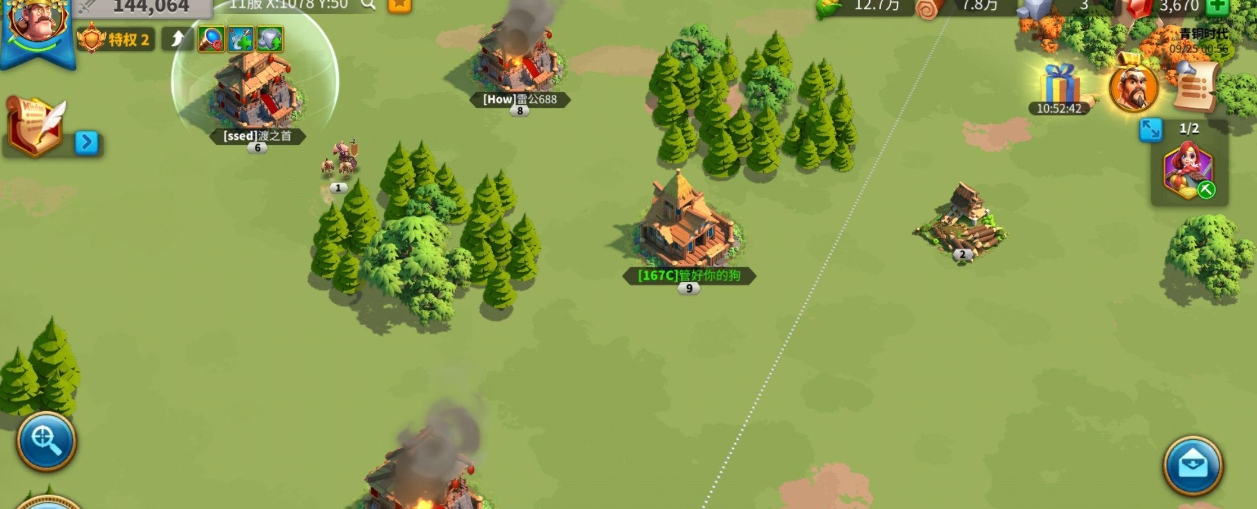Open the scroll list event icon

[x=1194, y=88]
